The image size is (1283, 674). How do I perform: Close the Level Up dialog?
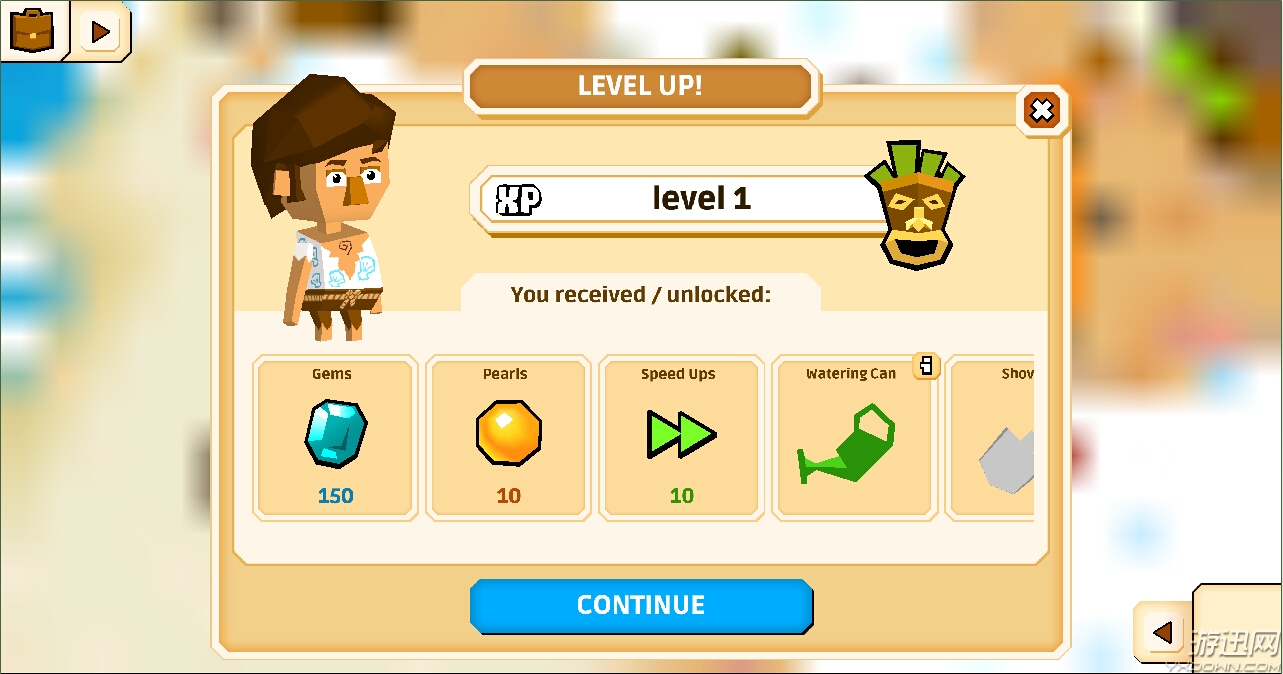click(x=1042, y=110)
